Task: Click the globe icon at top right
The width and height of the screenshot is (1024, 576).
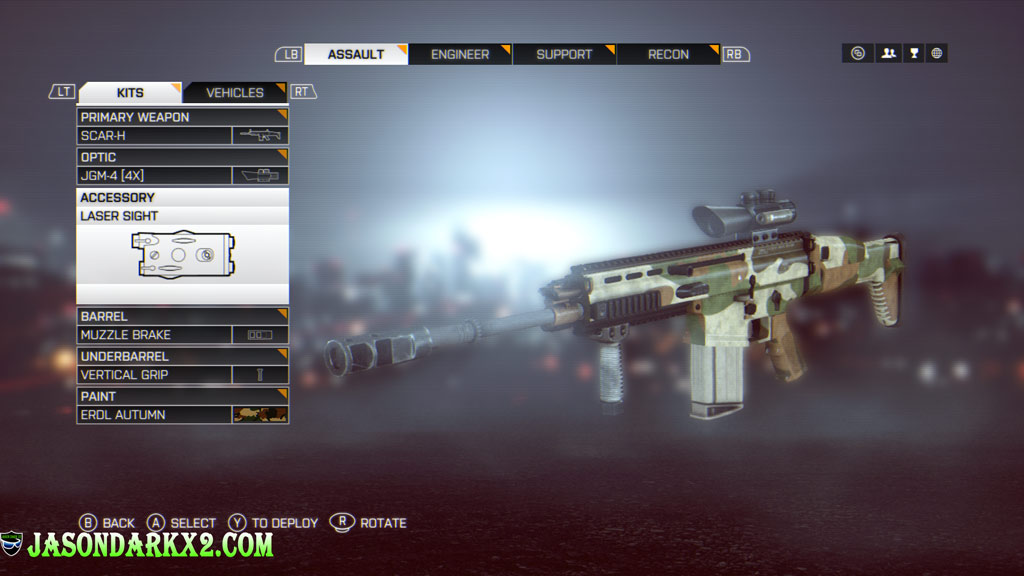Action: (x=937, y=54)
